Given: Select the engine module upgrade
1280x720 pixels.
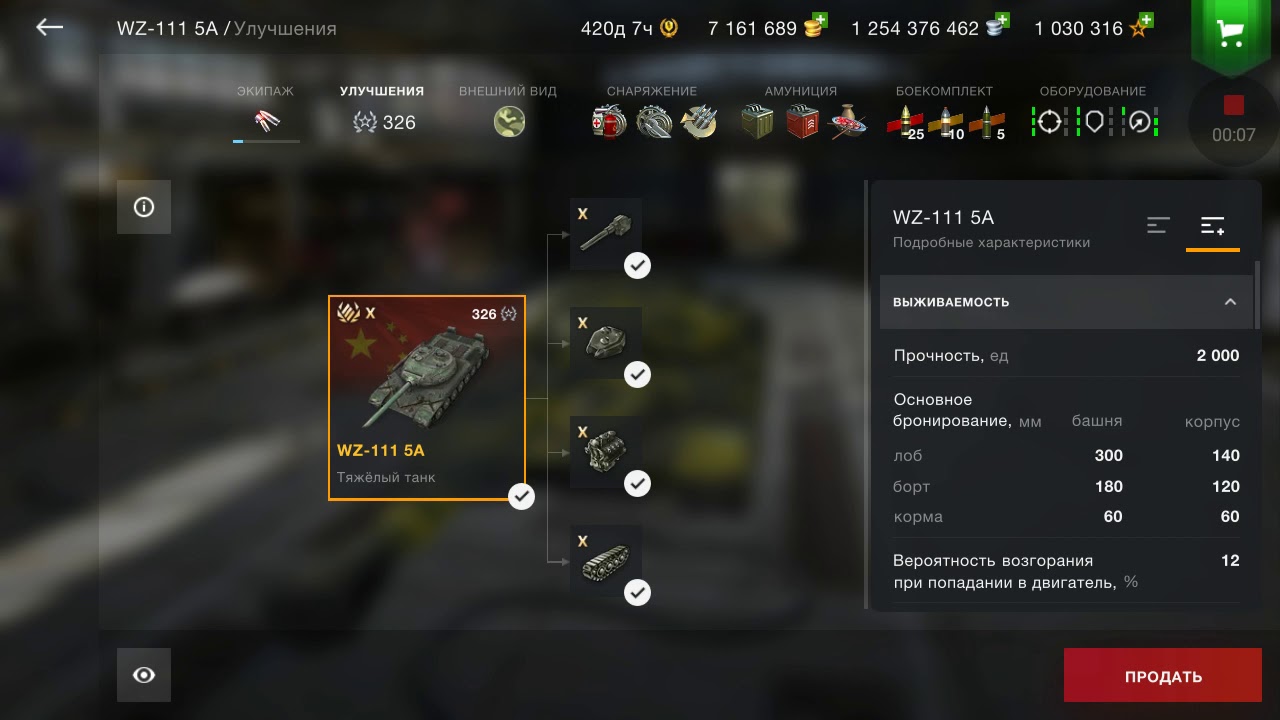Looking at the screenshot, I should [605, 451].
